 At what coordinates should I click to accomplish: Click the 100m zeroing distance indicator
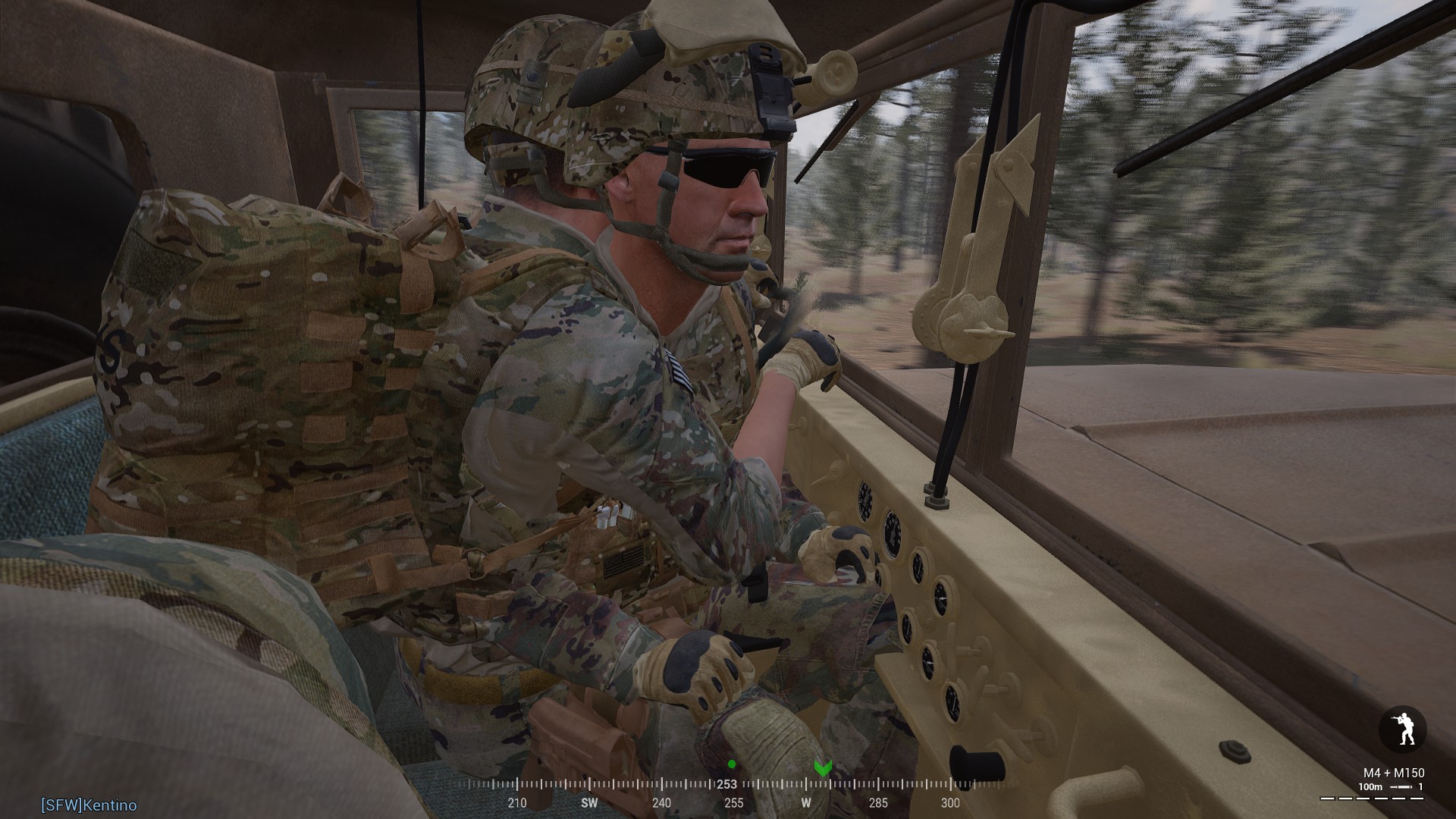point(1370,786)
